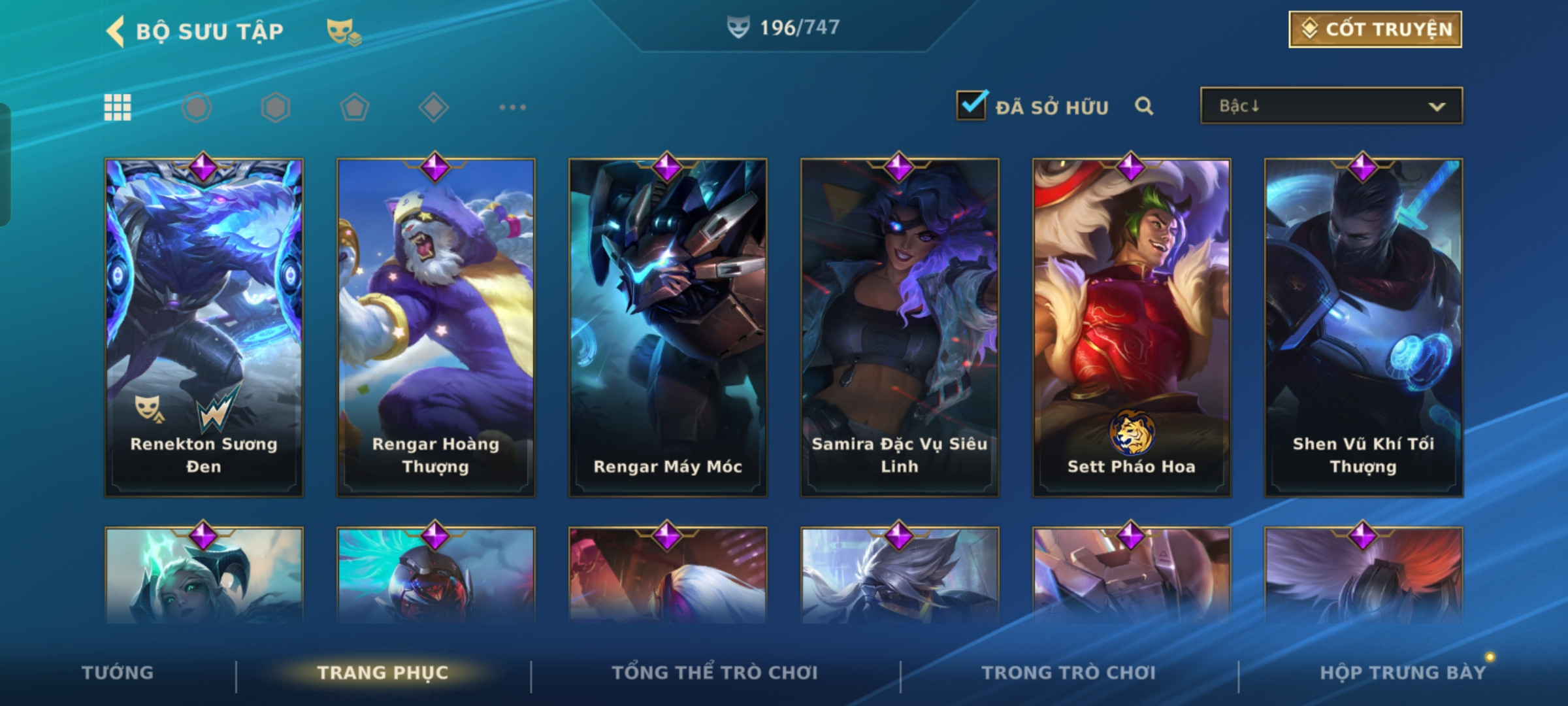Filter by the pentagon rarity icon
The image size is (1568, 706).
tap(354, 107)
